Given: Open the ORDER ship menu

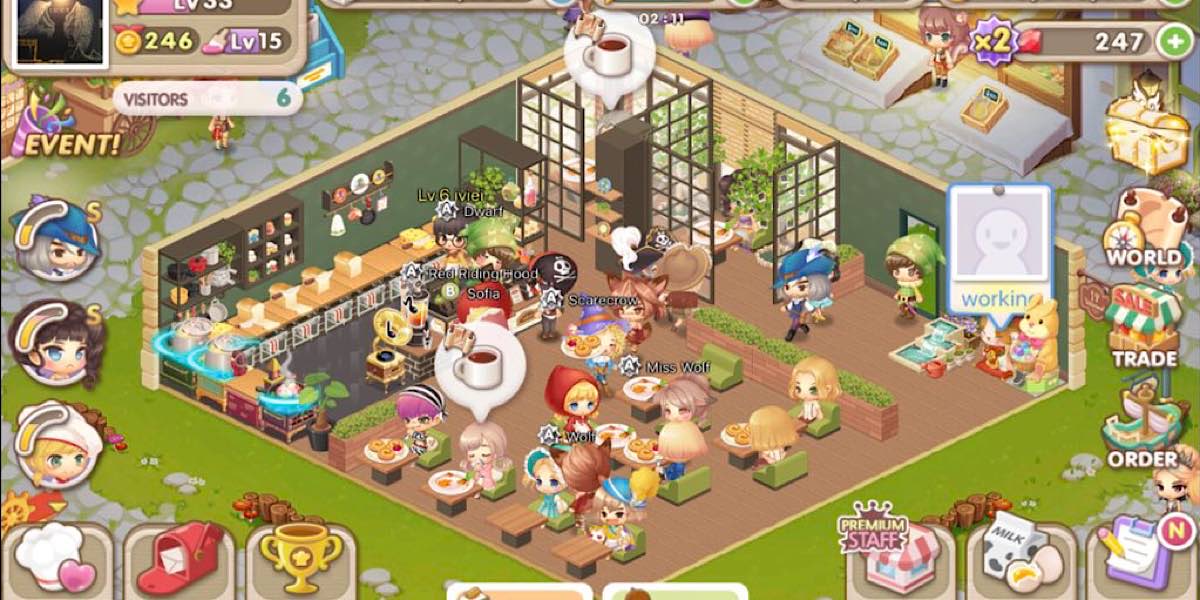Looking at the screenshot, I should (x=1142, y=433).
